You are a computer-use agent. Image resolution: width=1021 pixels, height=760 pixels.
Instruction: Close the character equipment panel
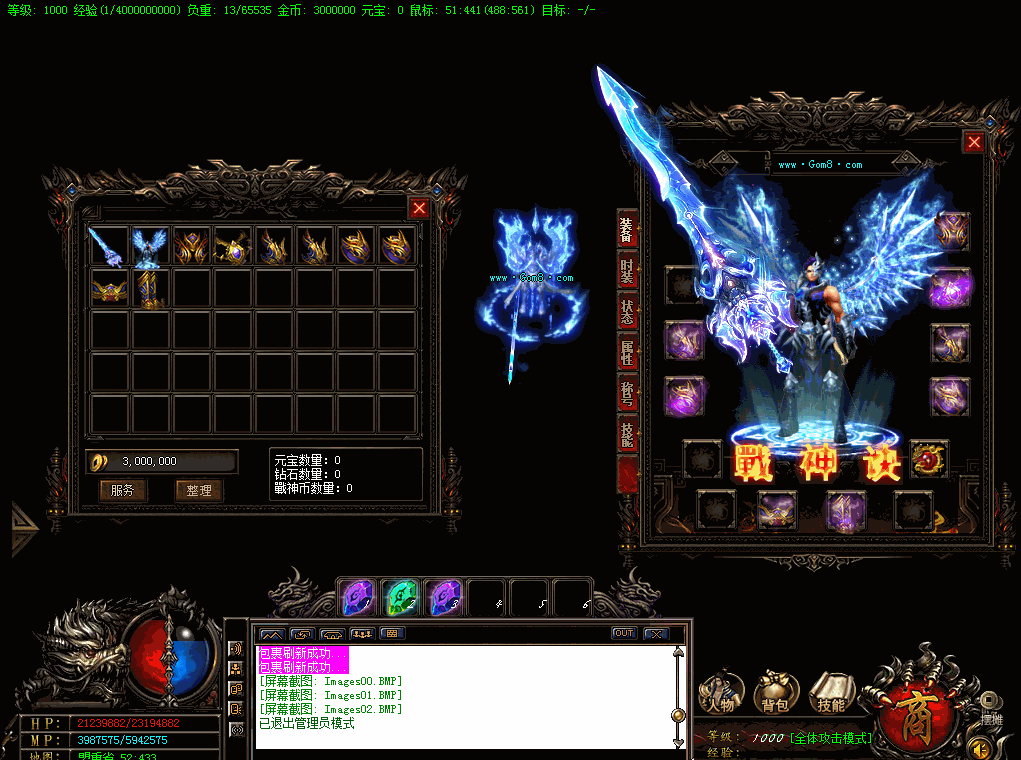(973, 143)
